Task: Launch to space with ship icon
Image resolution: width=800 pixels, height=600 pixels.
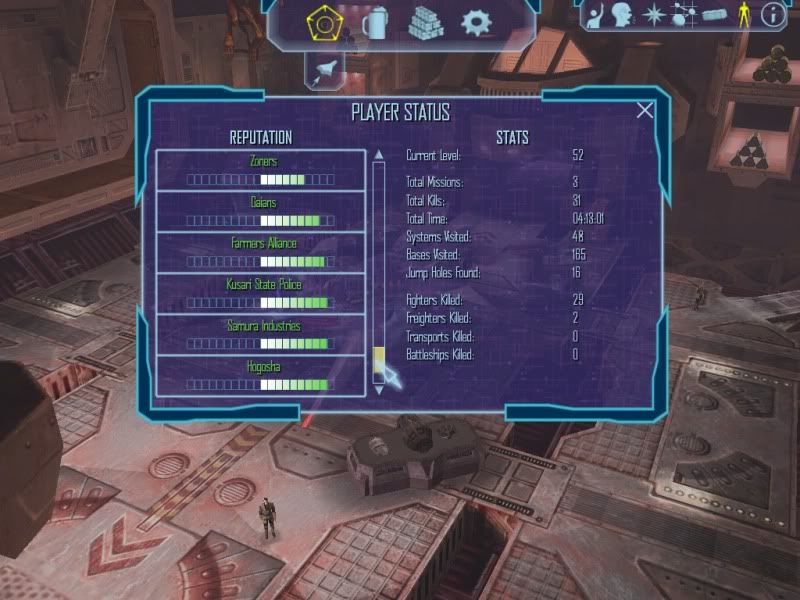Action: pos(325,67)
